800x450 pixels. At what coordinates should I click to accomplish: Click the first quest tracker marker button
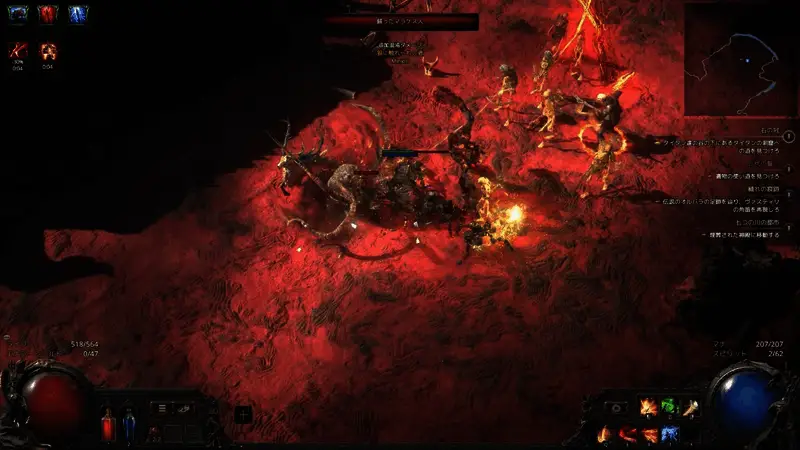pyautogui.click(x=789, y=135)
